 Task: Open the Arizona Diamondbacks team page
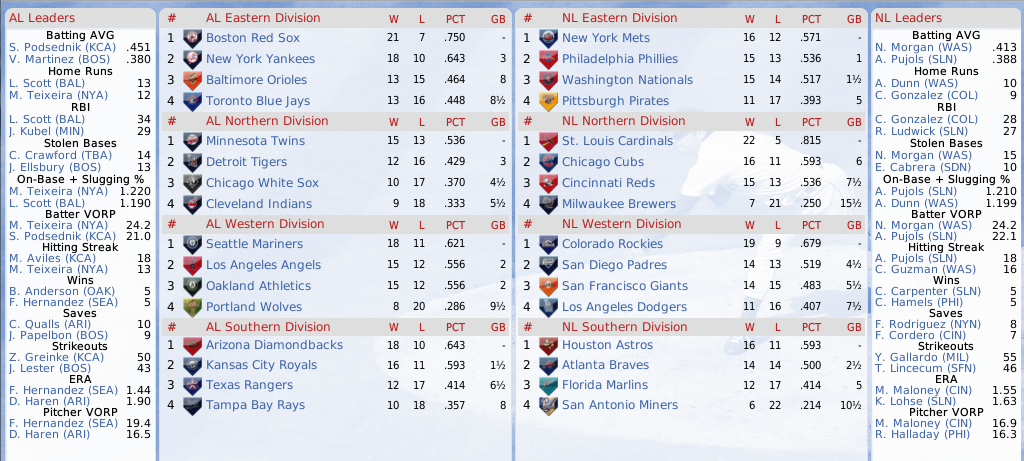click(274, 345)
